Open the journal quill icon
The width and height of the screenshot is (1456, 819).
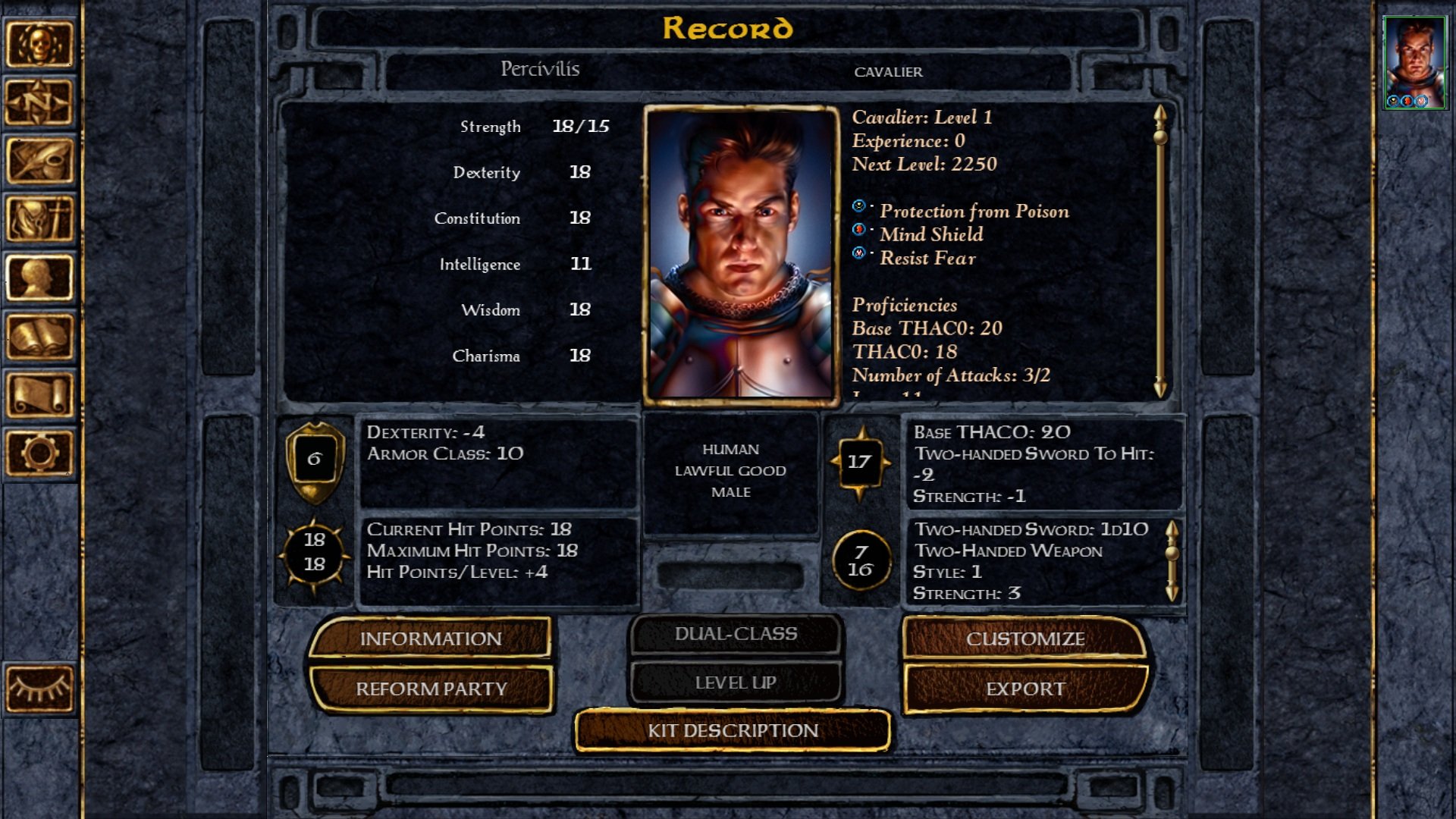pyautogui.click(x=39, y=161)
